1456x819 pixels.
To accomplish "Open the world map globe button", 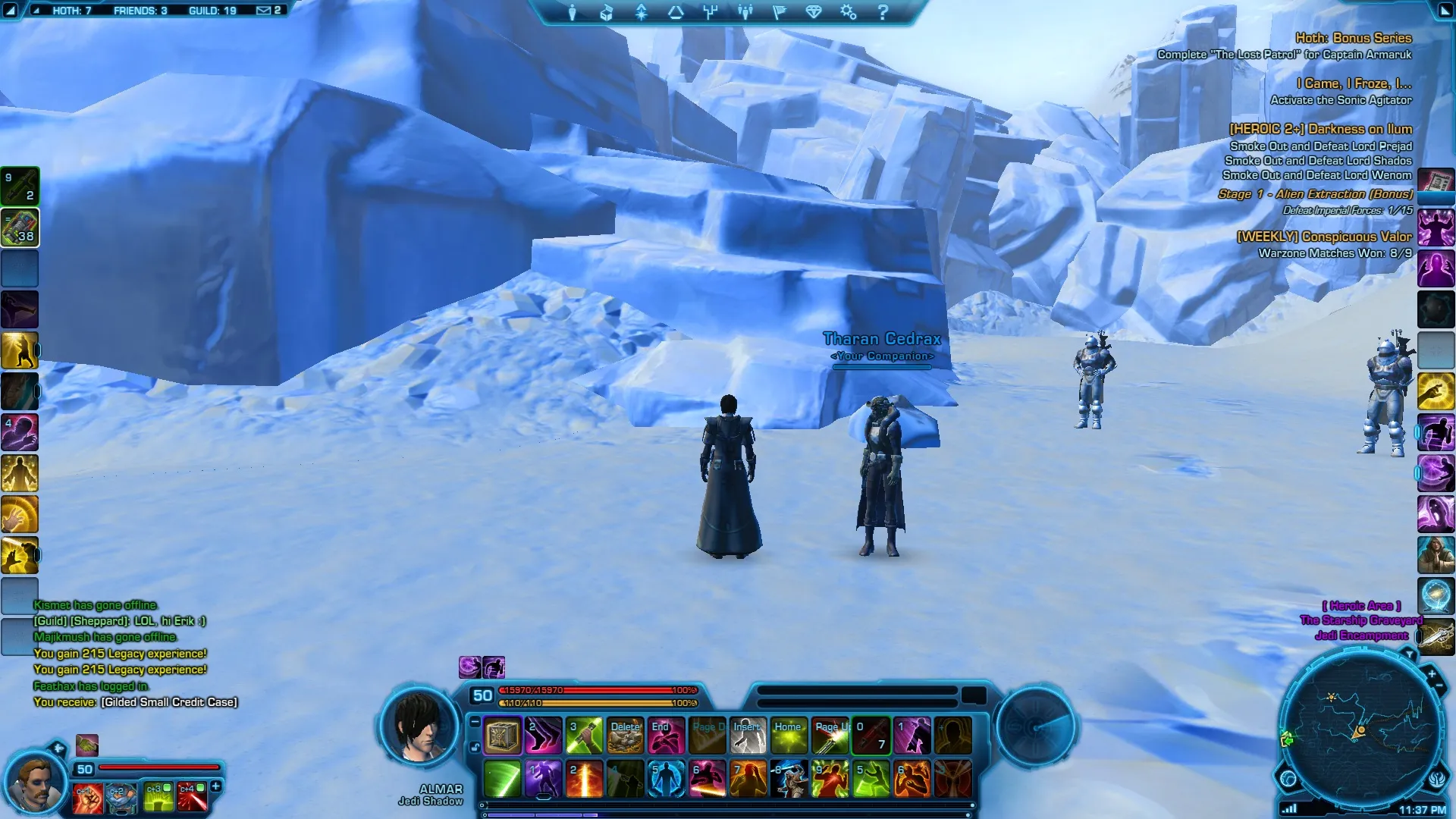I will 1288,778.
